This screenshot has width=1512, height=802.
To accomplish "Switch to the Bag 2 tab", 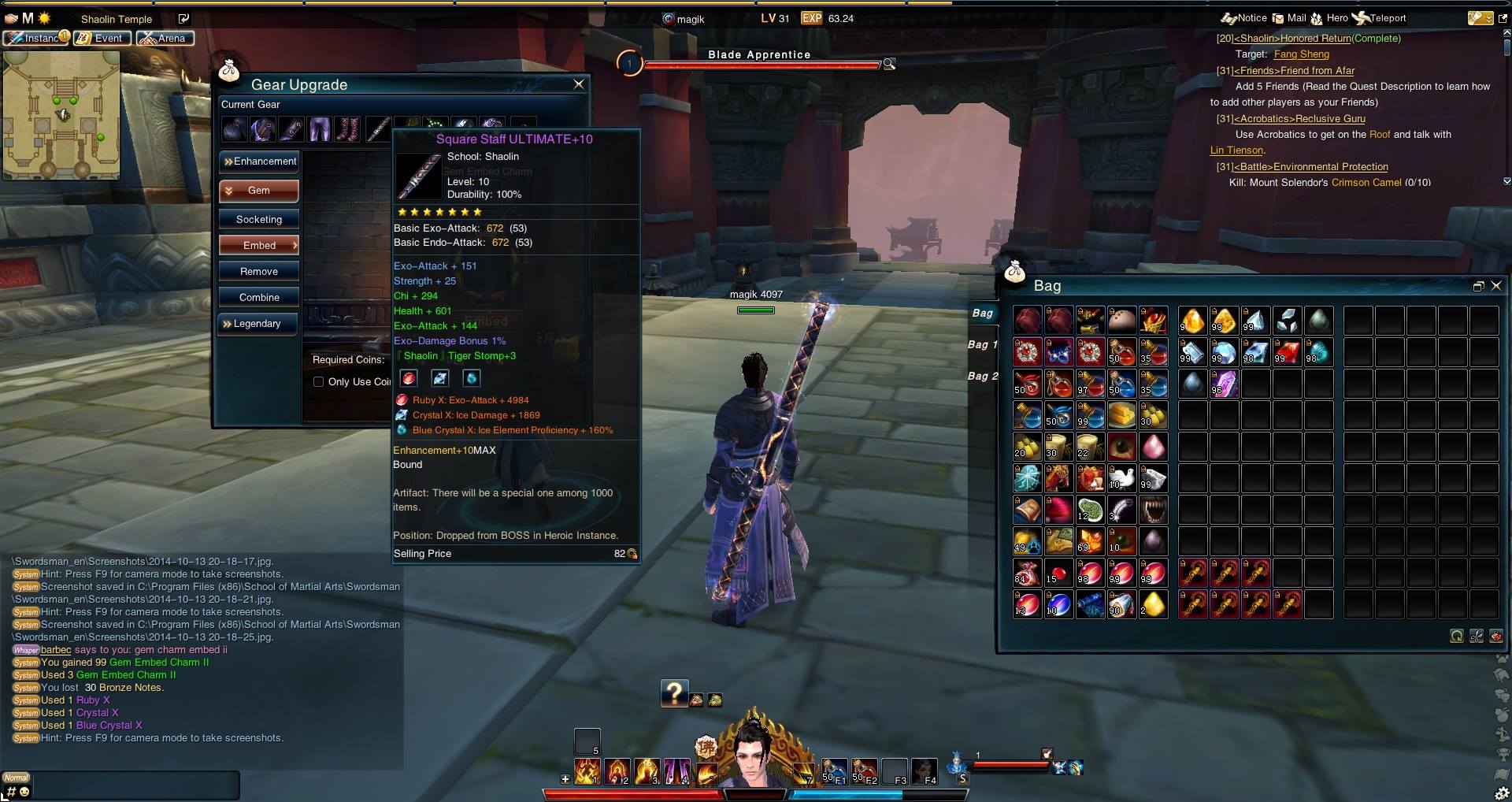I will coord(982,377).
